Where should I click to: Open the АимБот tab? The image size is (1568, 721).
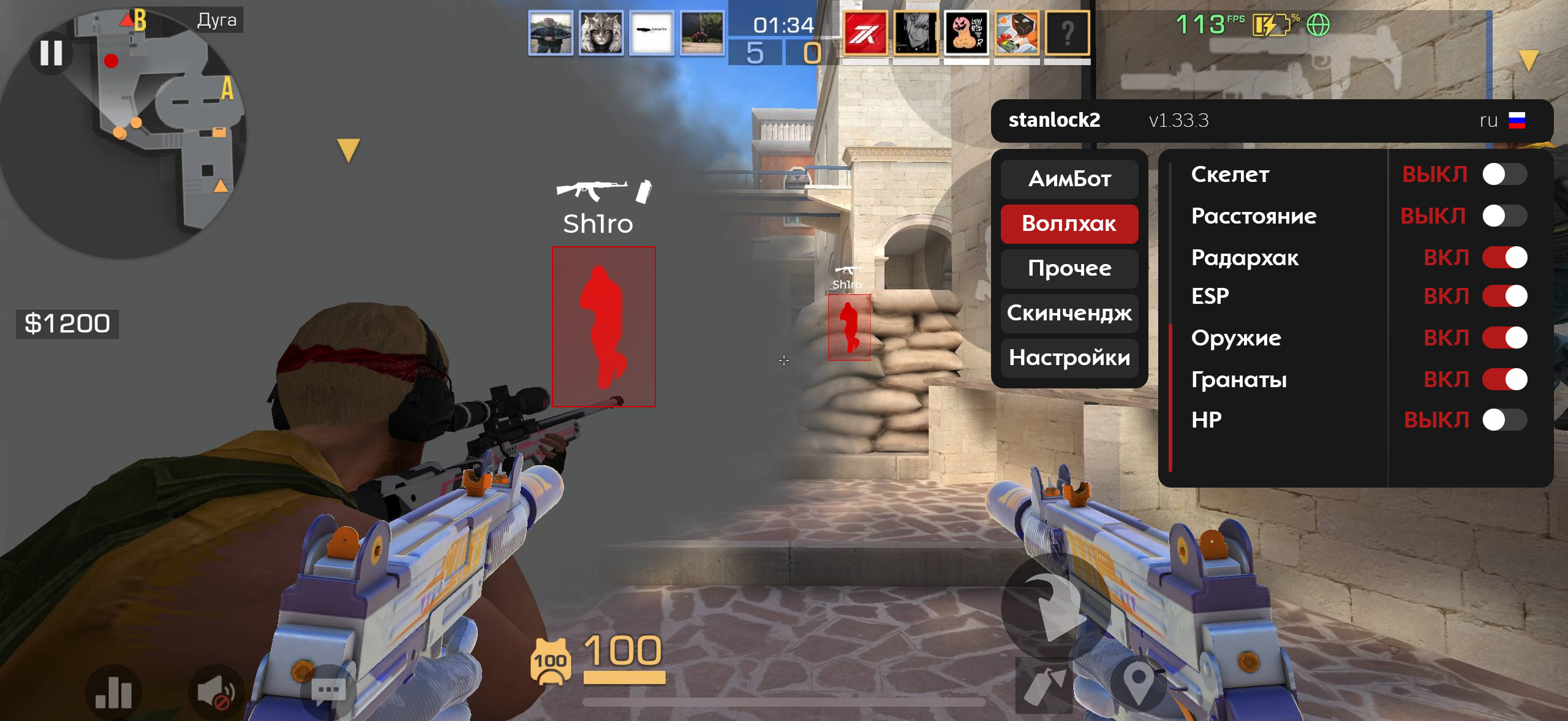[1069, 179]
